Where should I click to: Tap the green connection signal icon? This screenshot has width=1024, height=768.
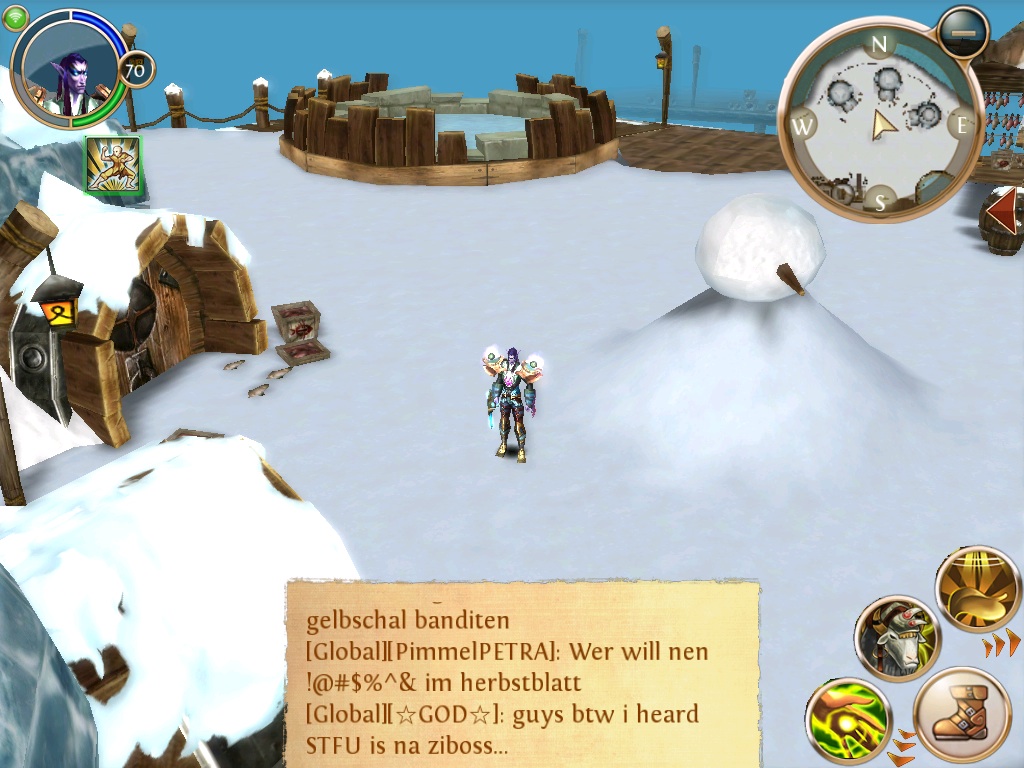tap(16, 17)
